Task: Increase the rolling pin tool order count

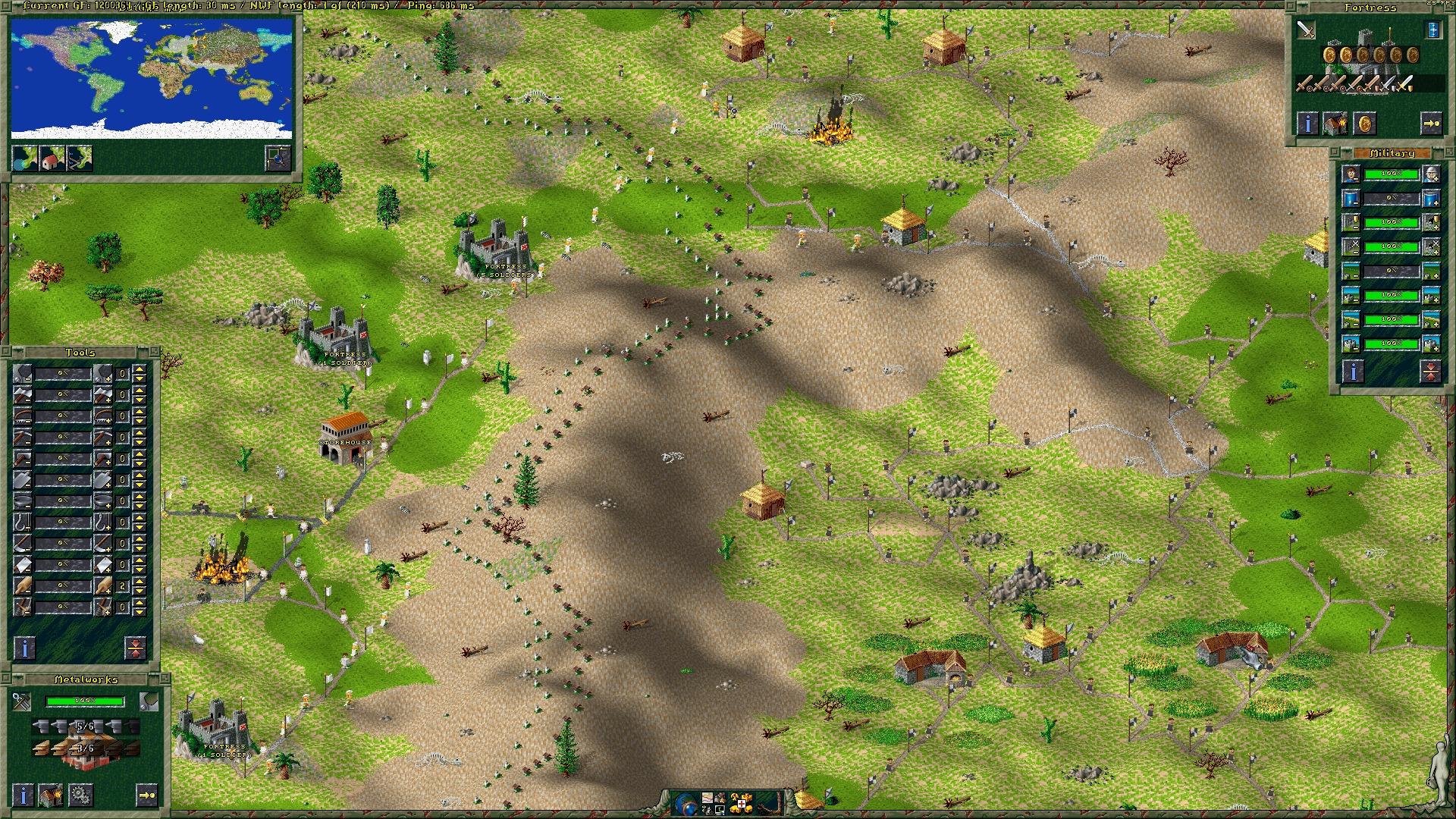Action: pyautogui.click(x=140, y=581)
